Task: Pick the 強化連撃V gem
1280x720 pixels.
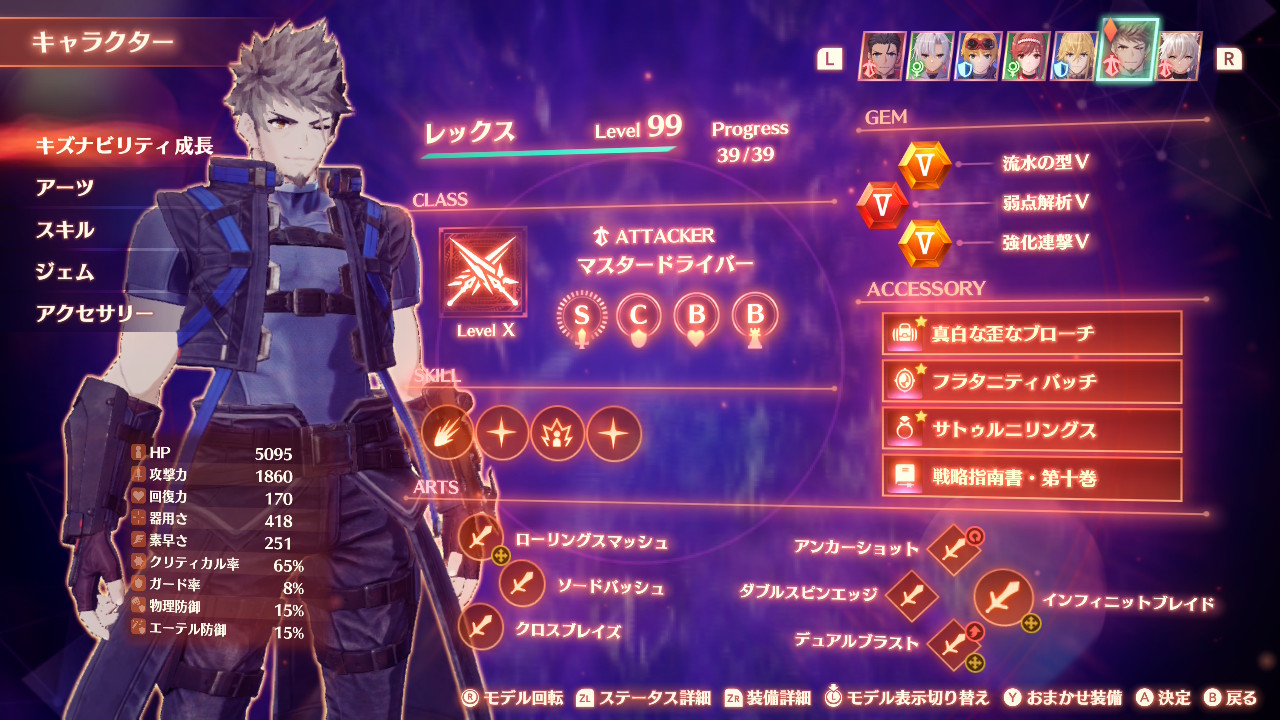Action: click(x=924, y=244)
